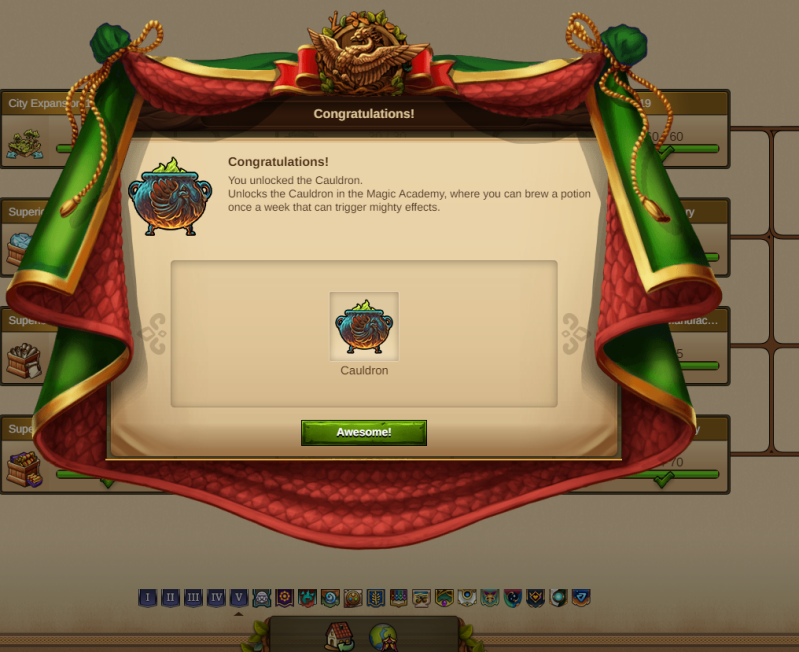Confirm with the Awesome! button

[x=363, y=432]
